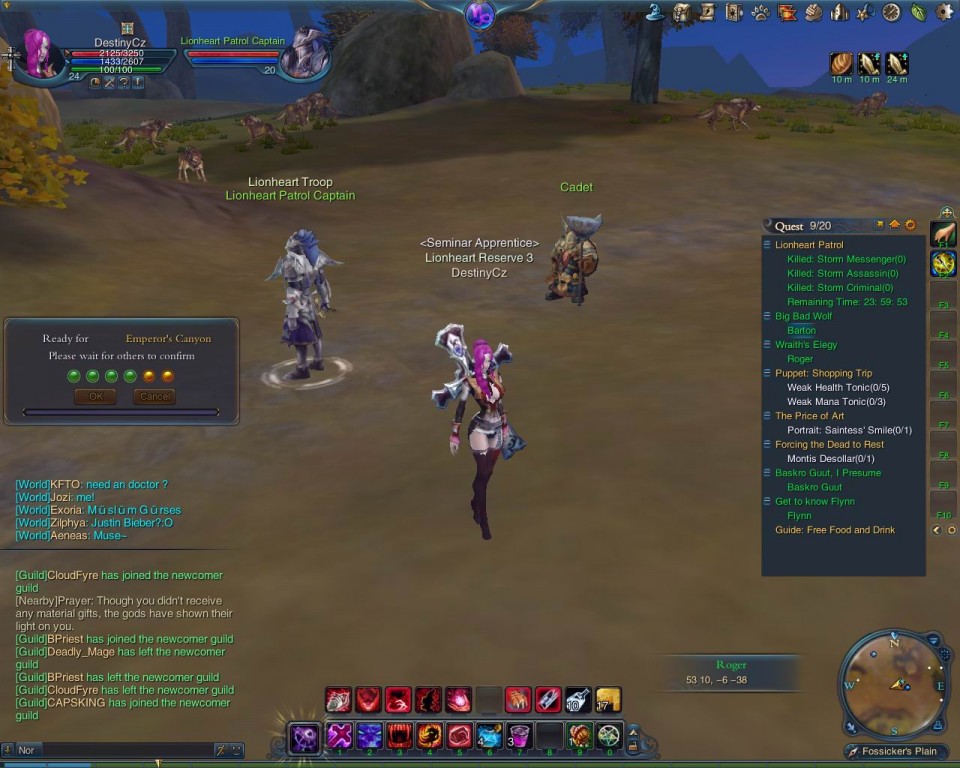Click the clock icon in top toolbar
This screenshot has height=768, width=960.
coord(891,13)
